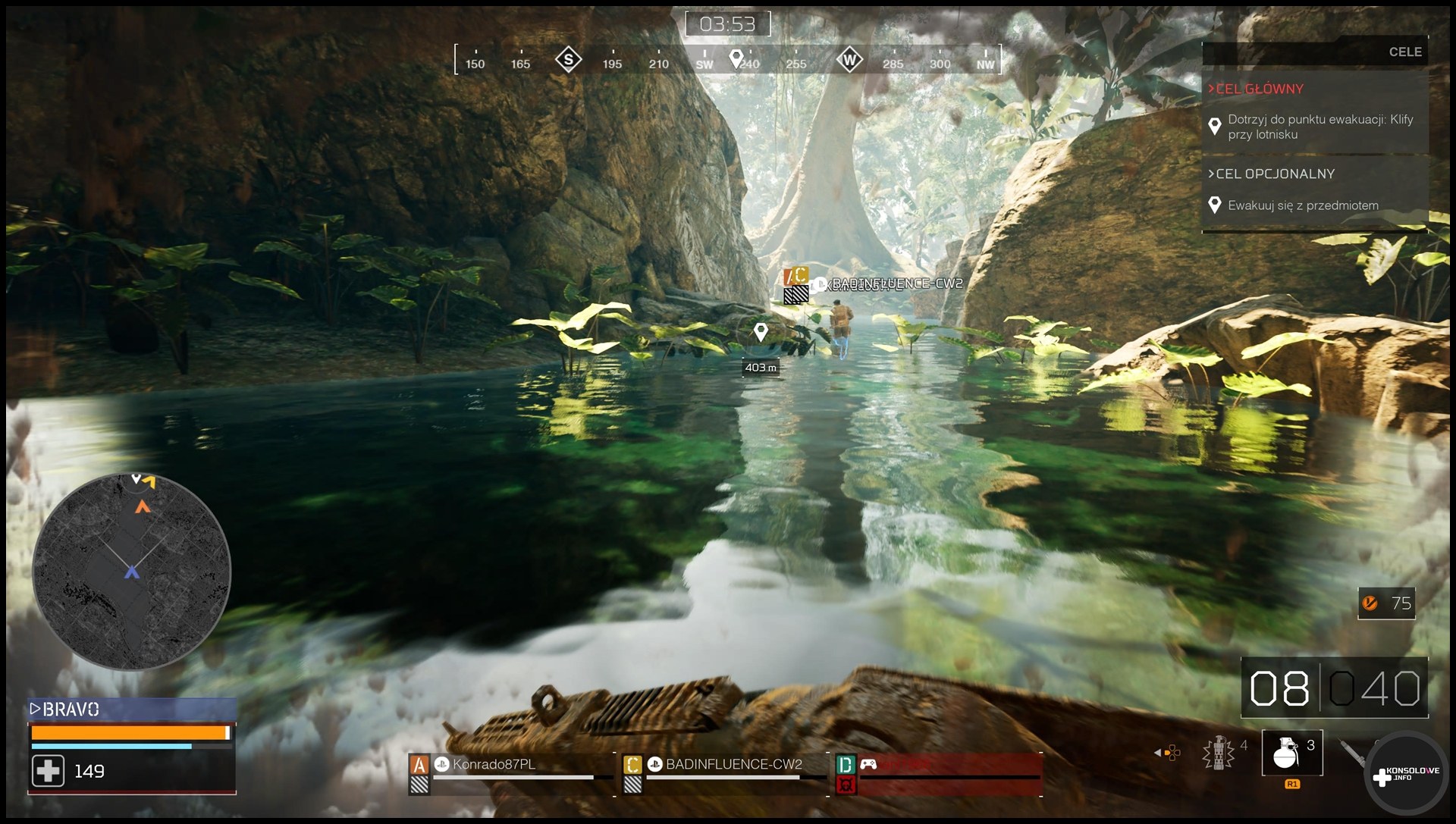Select the optional objective 'Ewakuuj się z przedmiotem'

click(x=1303, y=205)
